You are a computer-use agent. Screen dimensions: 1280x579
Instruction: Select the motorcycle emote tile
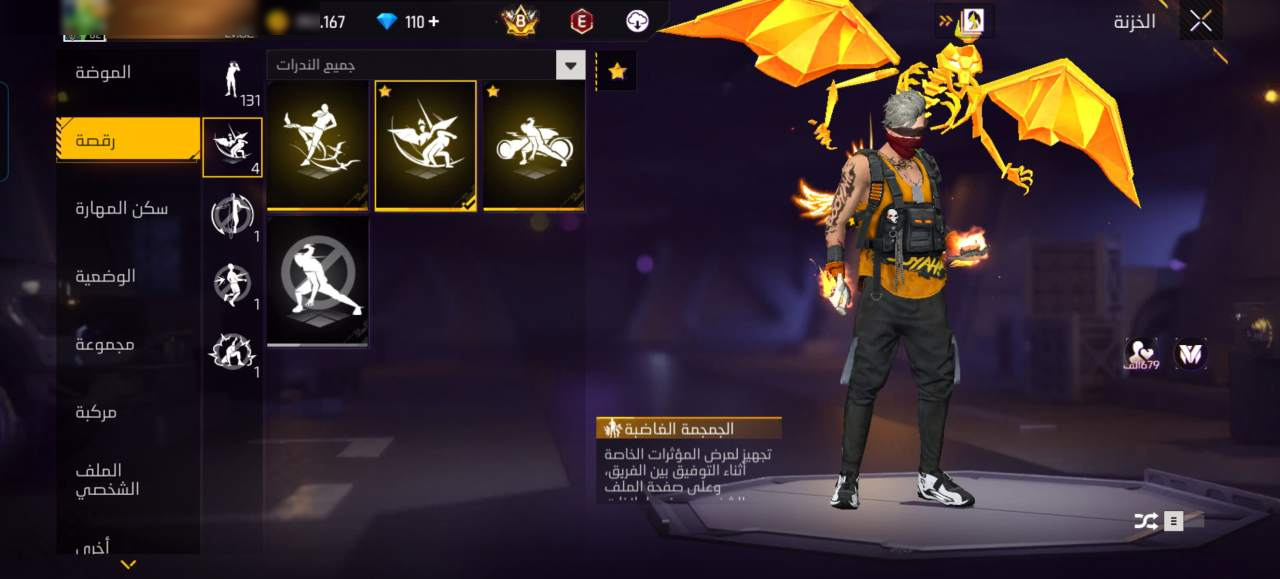point(534,146)
